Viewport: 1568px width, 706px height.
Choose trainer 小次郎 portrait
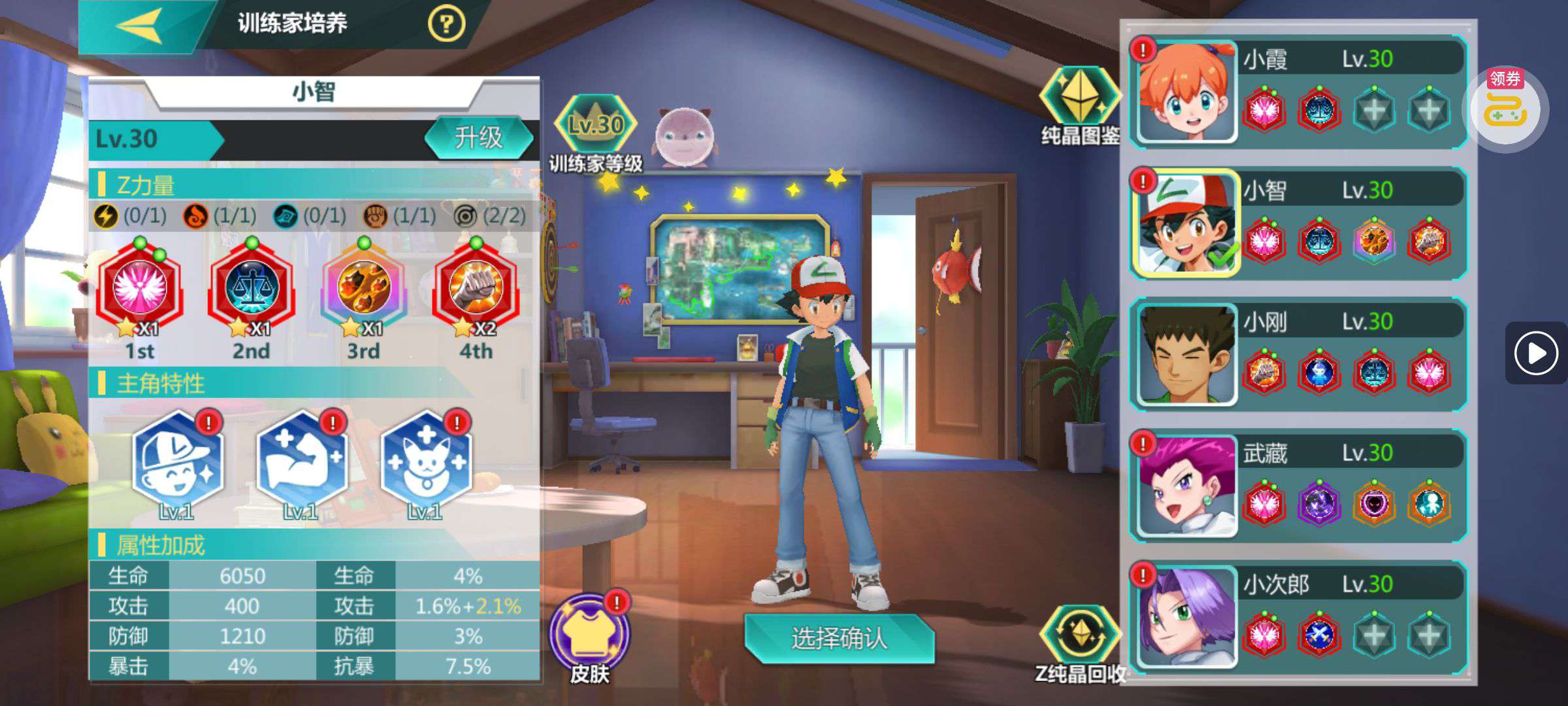1187,617
